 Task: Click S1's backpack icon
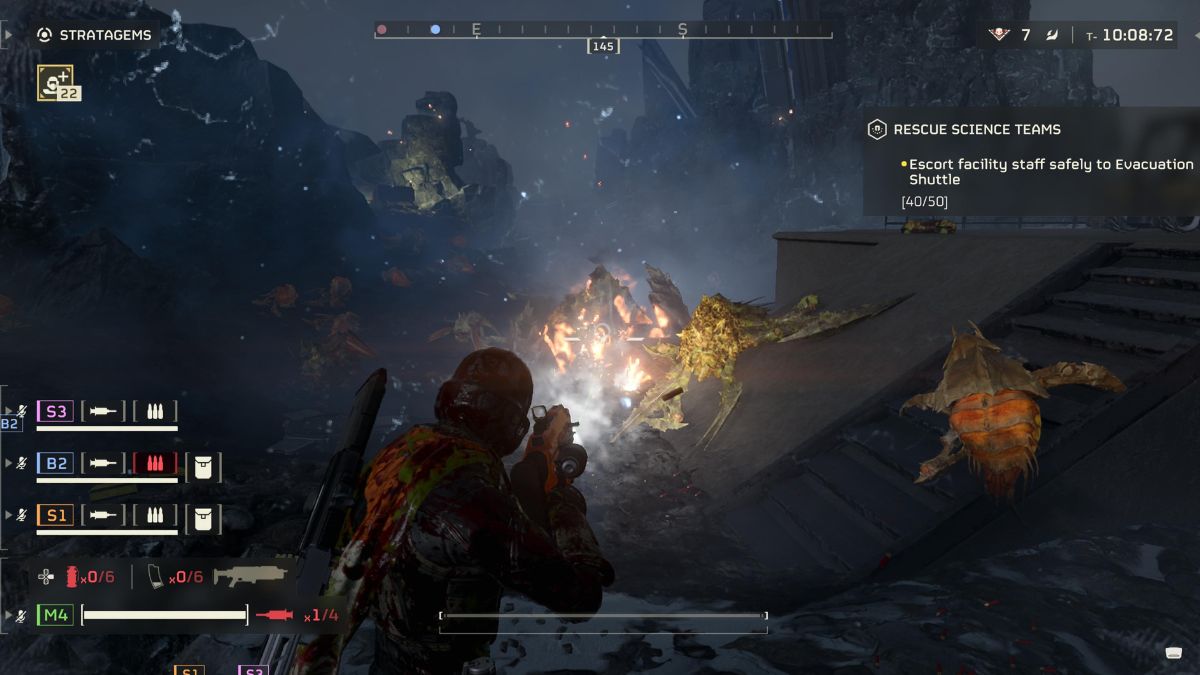click(x=203, y=518)
